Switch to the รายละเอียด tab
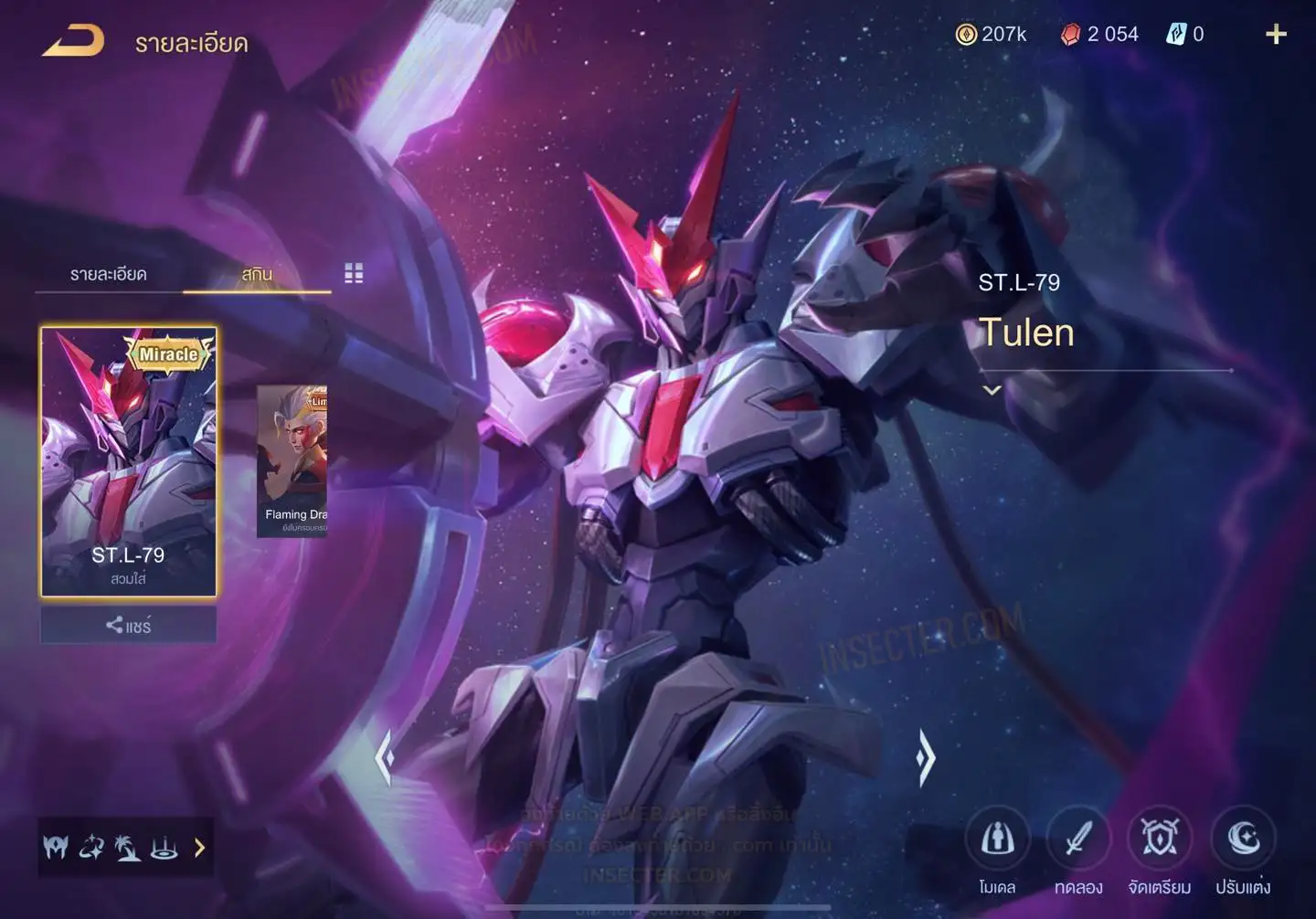This screenshot has width=1316, height=919. coord(108,274)
